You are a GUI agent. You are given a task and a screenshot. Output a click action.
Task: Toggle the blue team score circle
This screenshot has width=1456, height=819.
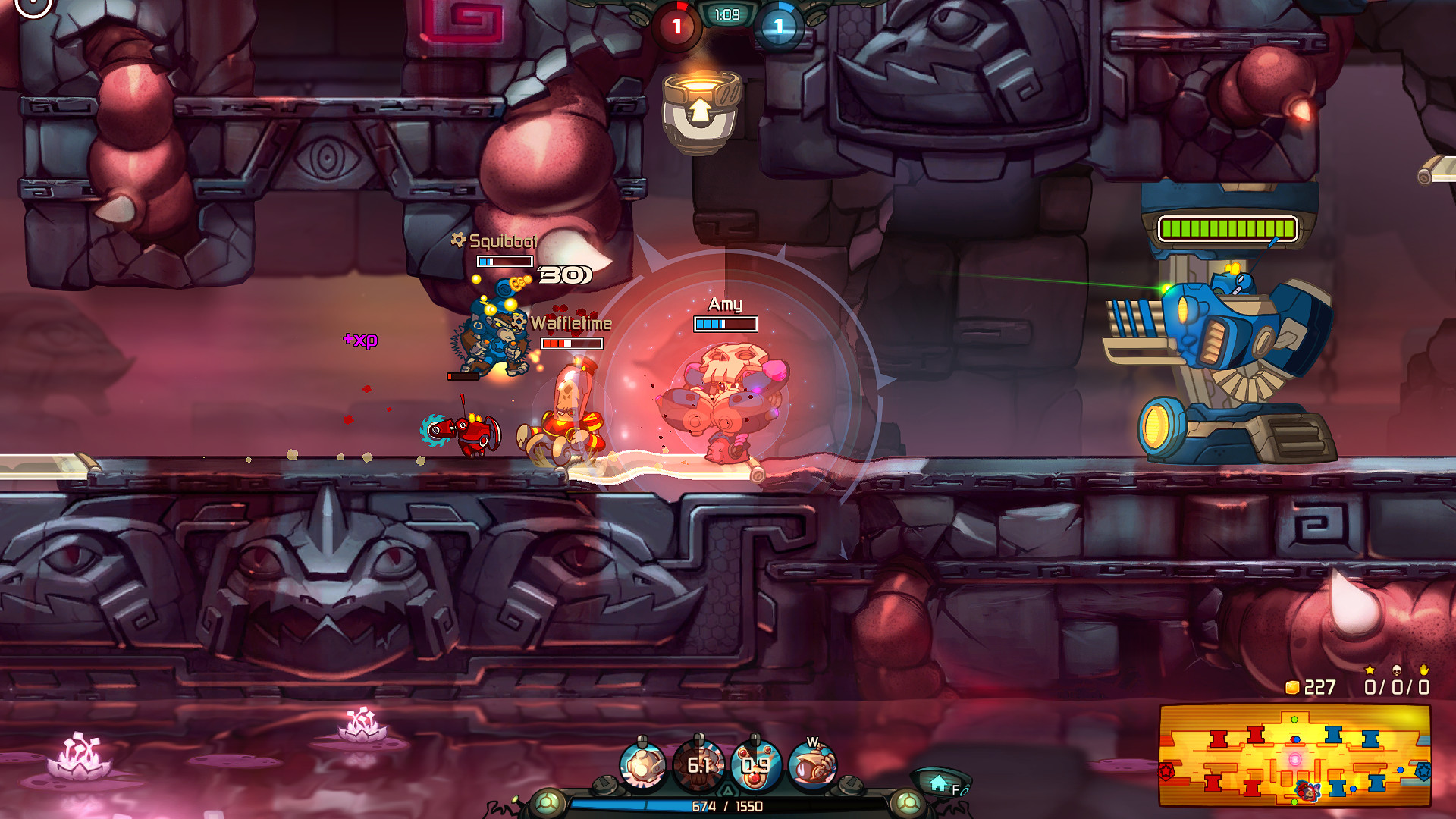point(777,24)
